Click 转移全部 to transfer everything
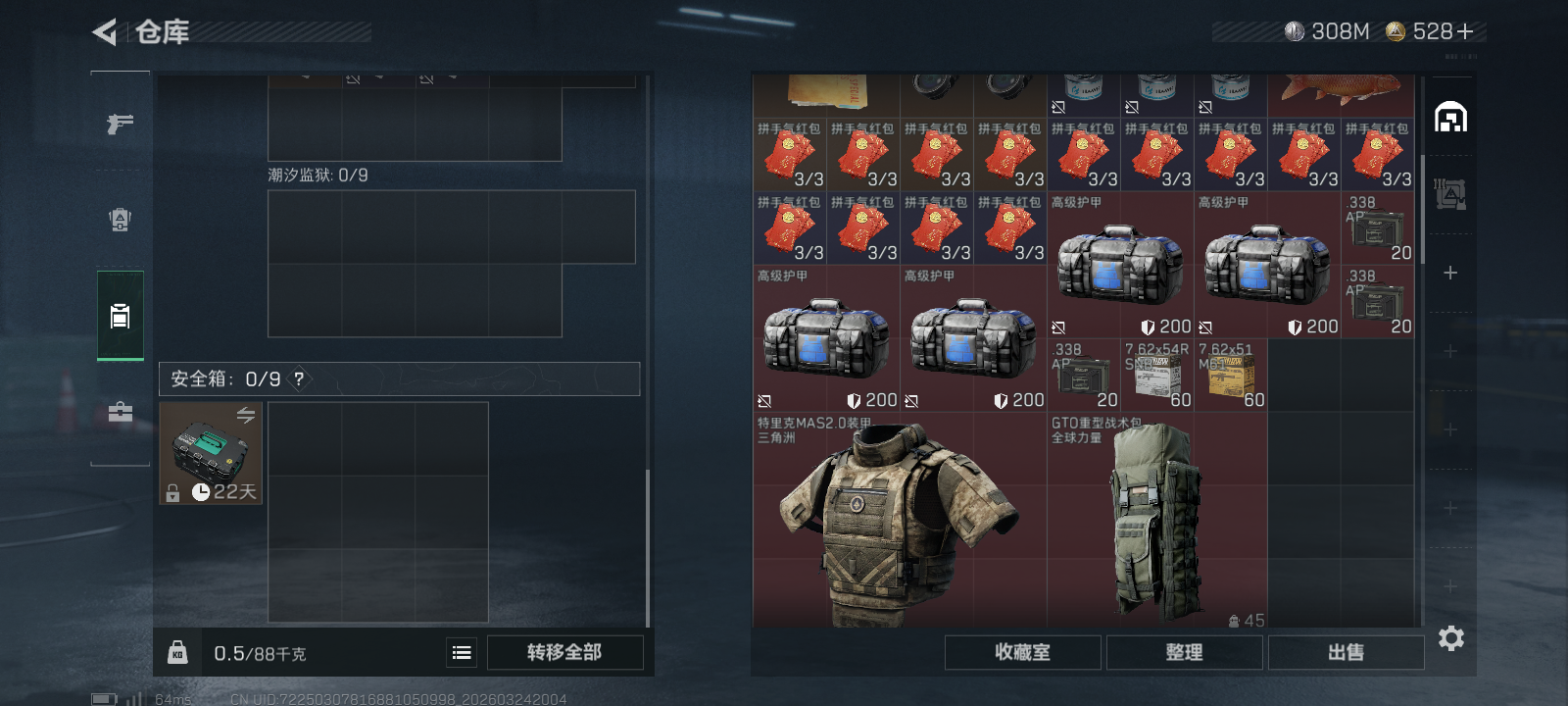Screen dimensions: 1568x706 [565, 652]
